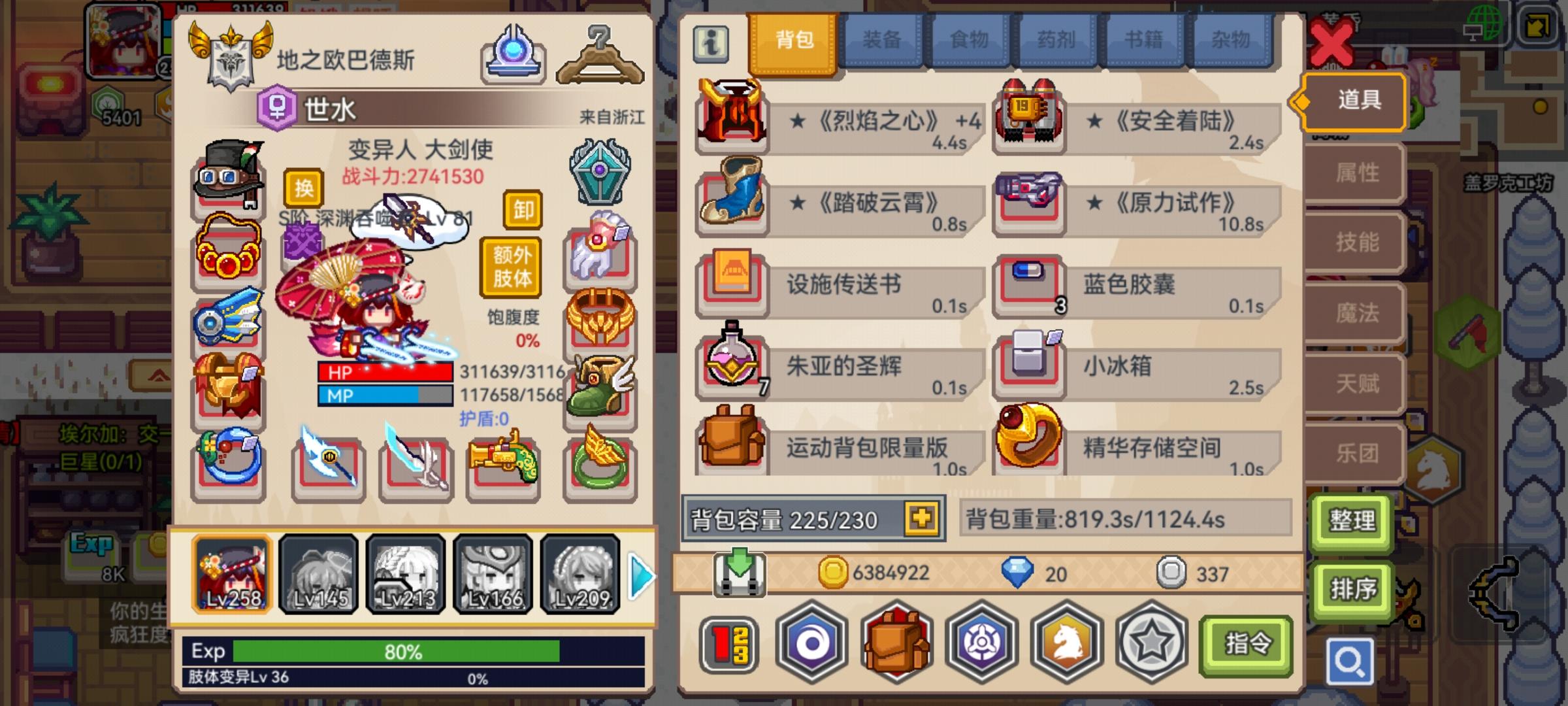
Task: Select the Lv145 party member portrait
Action: click(x=318, y=575)
